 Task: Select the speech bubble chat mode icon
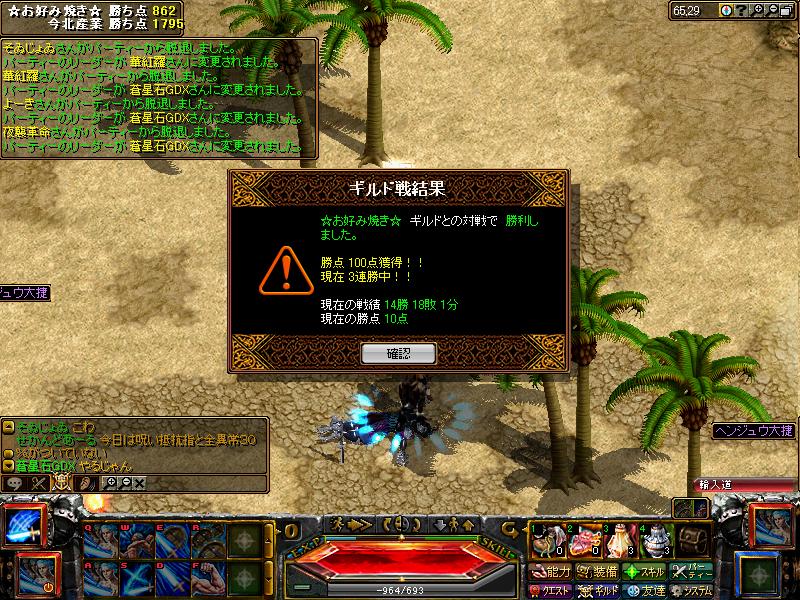[x=14, y=483]
